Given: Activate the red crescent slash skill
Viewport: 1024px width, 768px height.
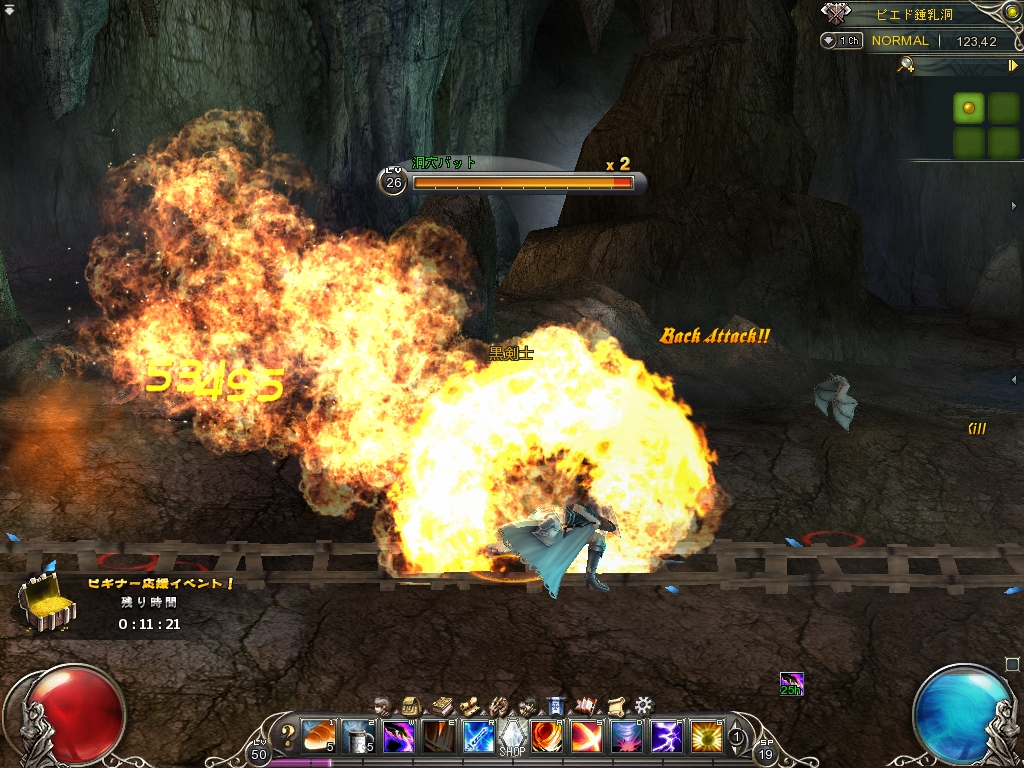Looking at the screenshot, I should click(x=585, y=737).
